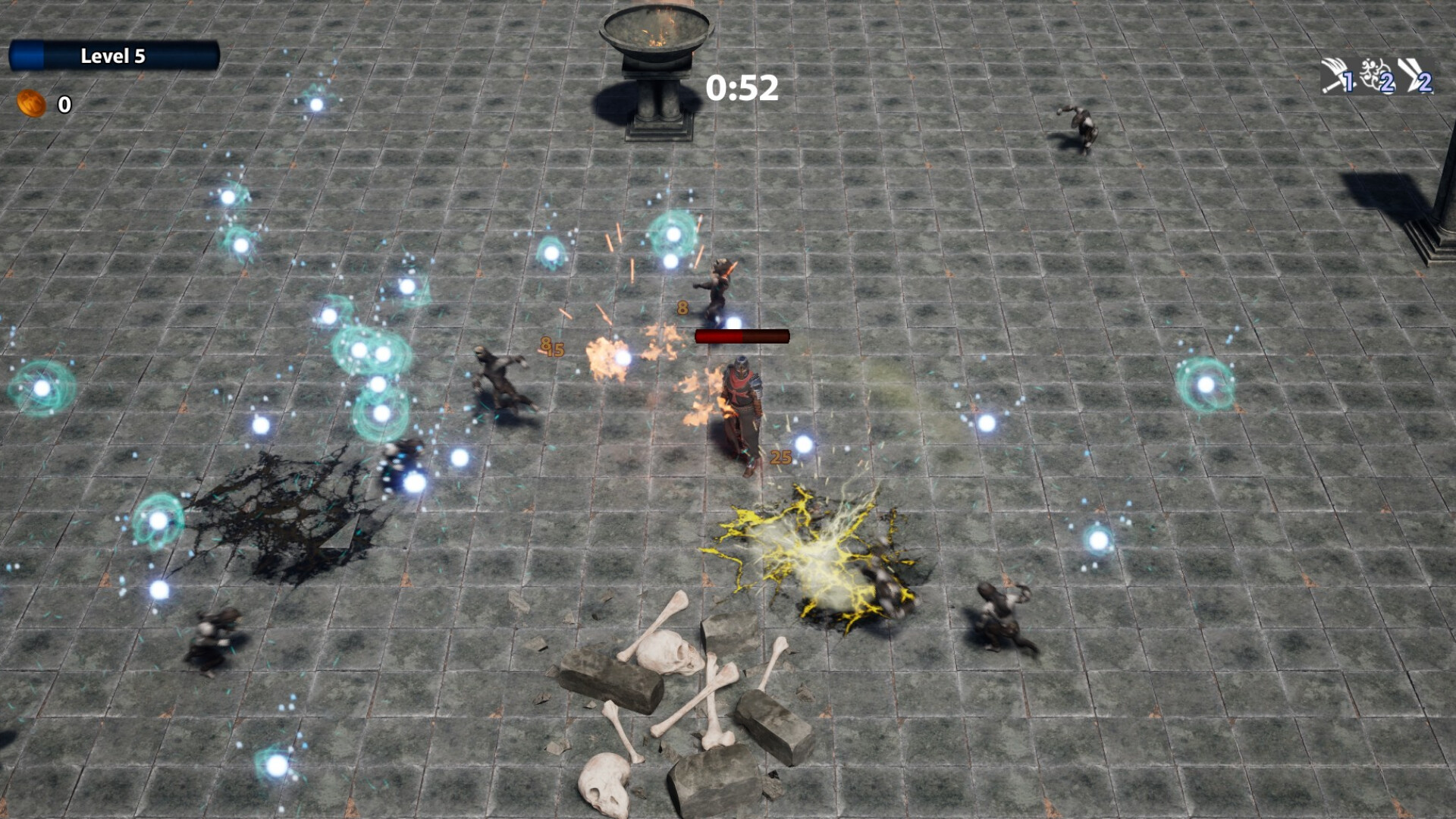Click the damage number 25 near the player
The height and width of the screenshot is (819, 1456).
(780, 457)
